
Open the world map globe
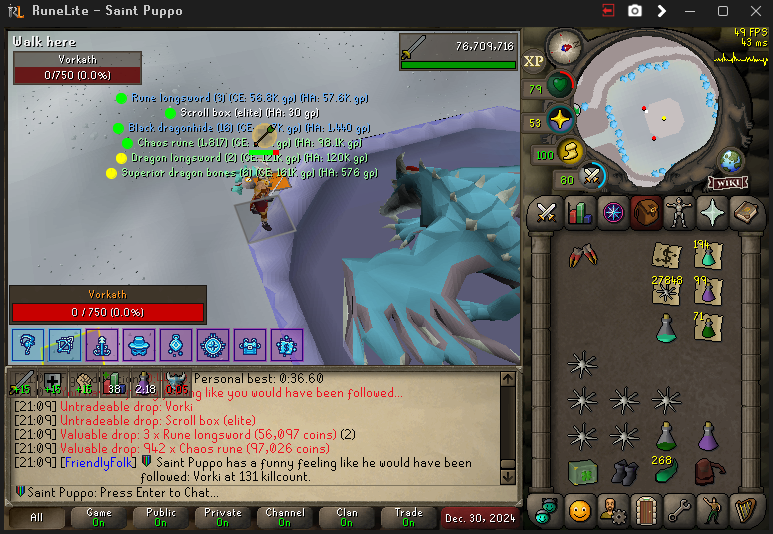731,160
